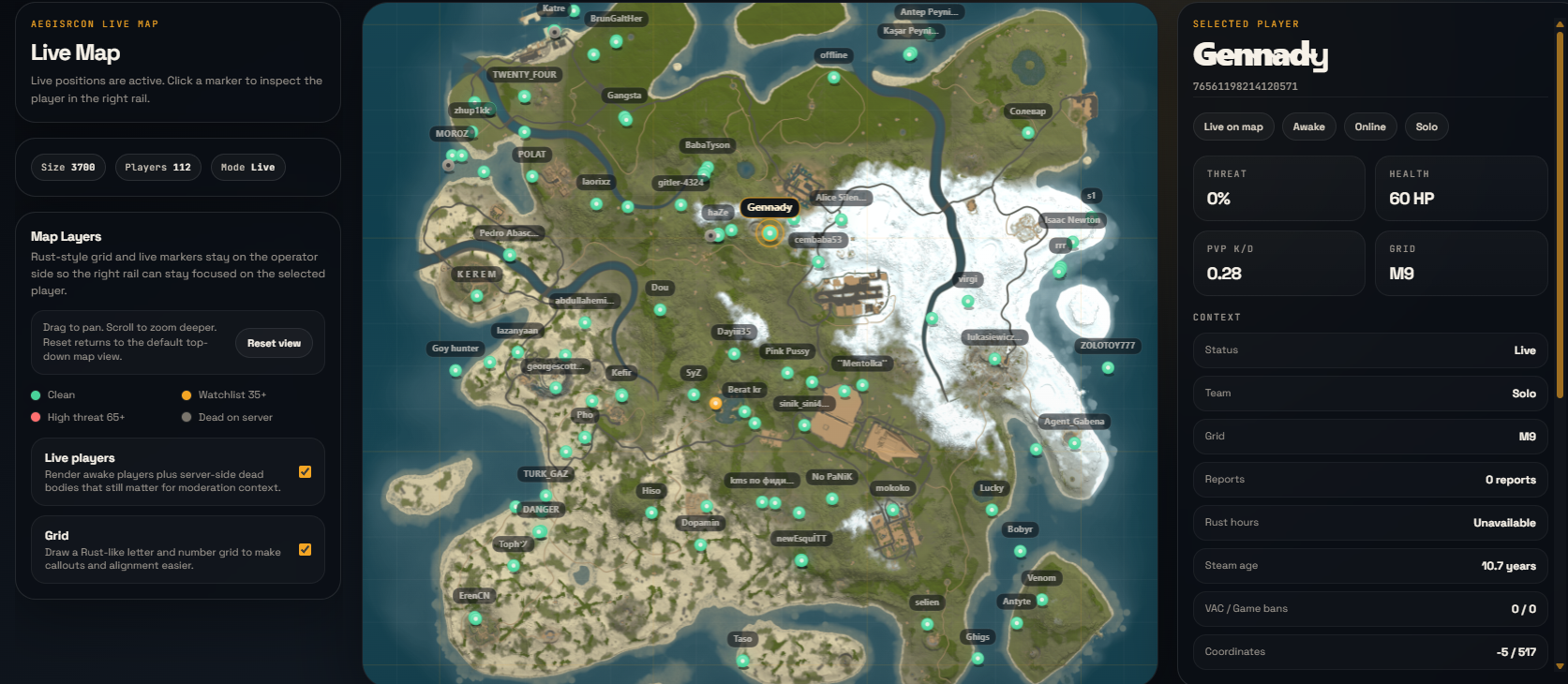Viewport: 1568px width, 684px height.
Task: Select the Agent_Gabena player marker
Action: pos(1072,422)
